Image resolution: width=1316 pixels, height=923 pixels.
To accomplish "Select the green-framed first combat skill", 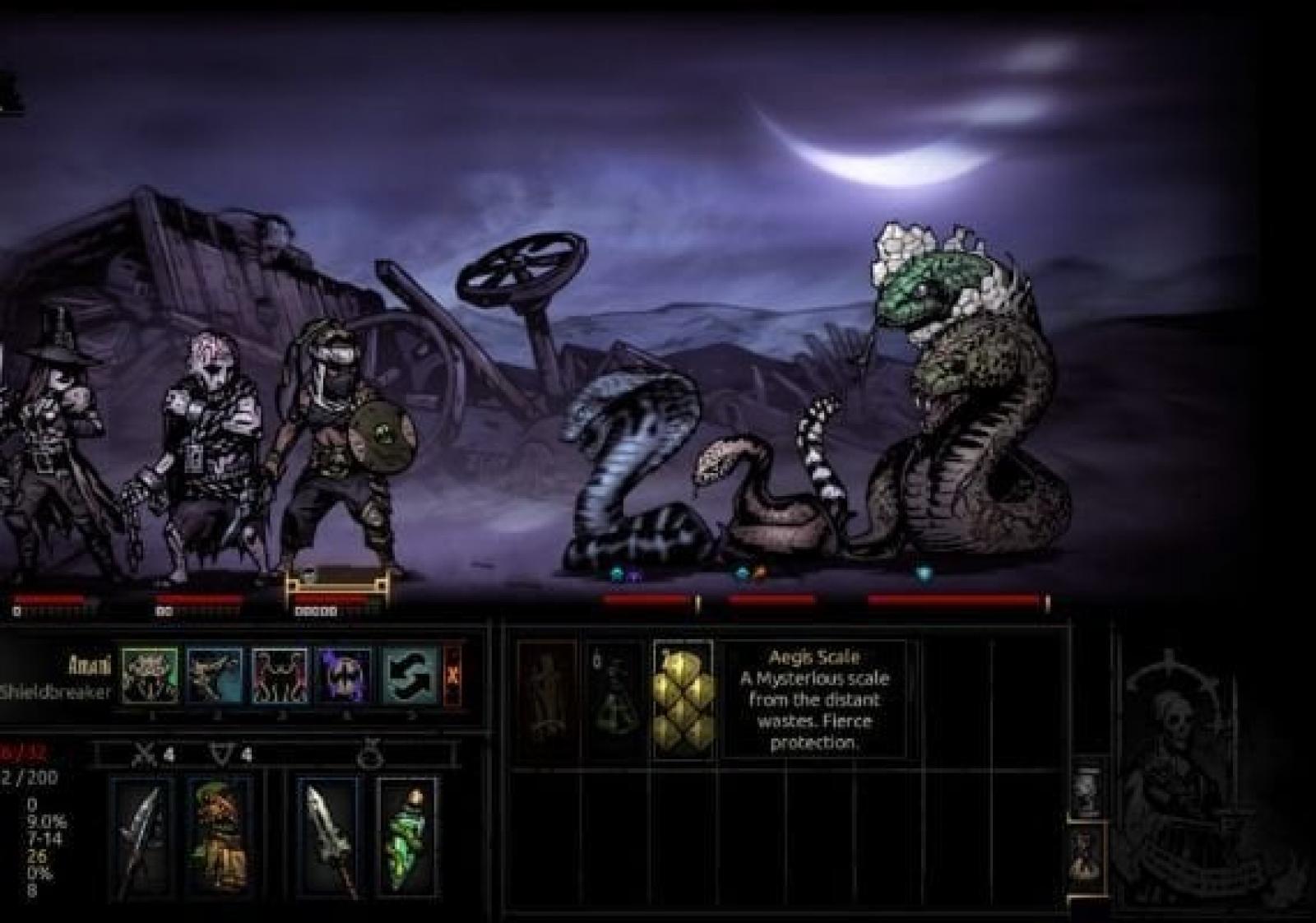I will click(150, 675).
